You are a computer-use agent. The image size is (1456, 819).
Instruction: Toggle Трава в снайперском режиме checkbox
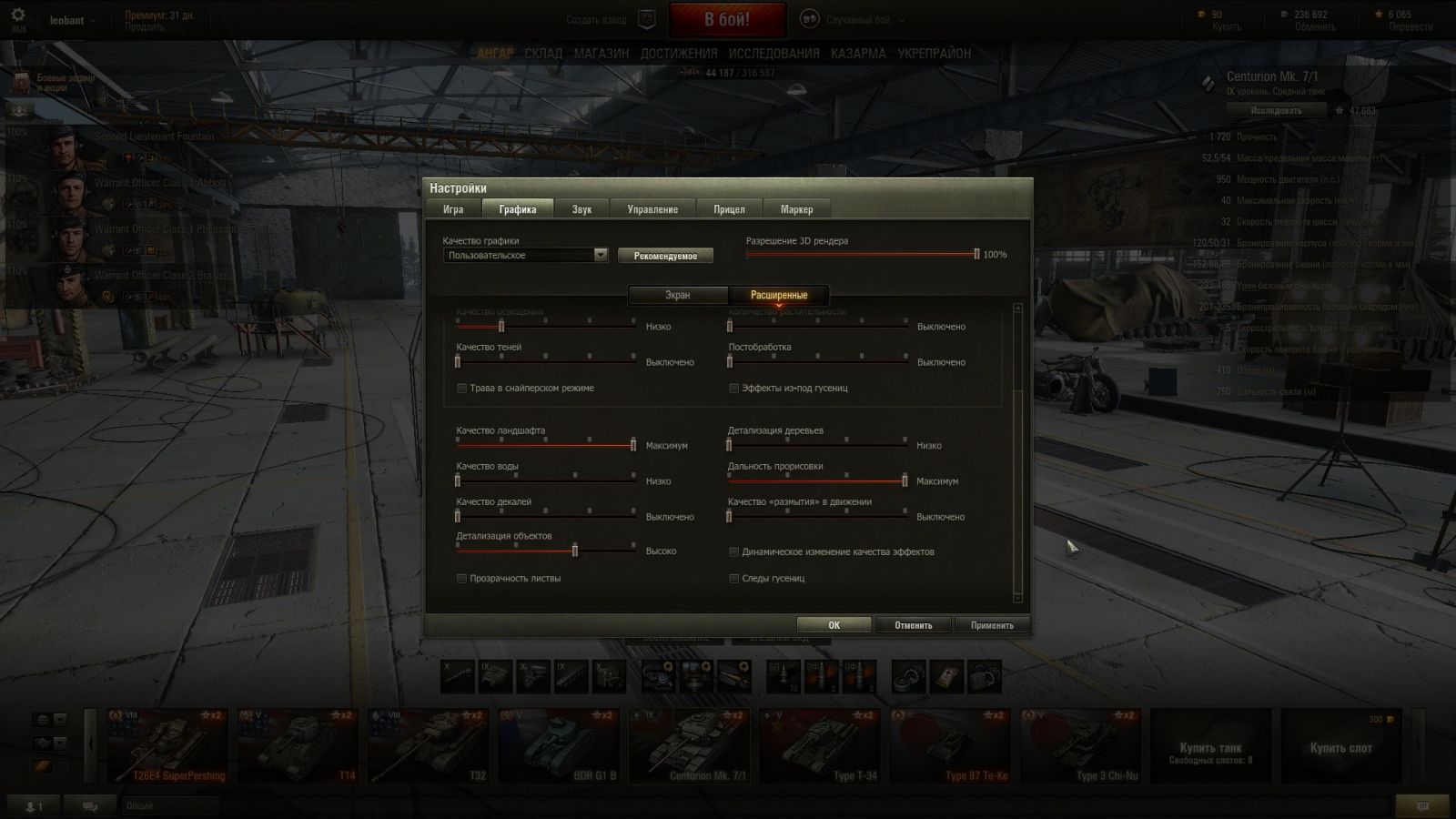(x=462, y=389)
